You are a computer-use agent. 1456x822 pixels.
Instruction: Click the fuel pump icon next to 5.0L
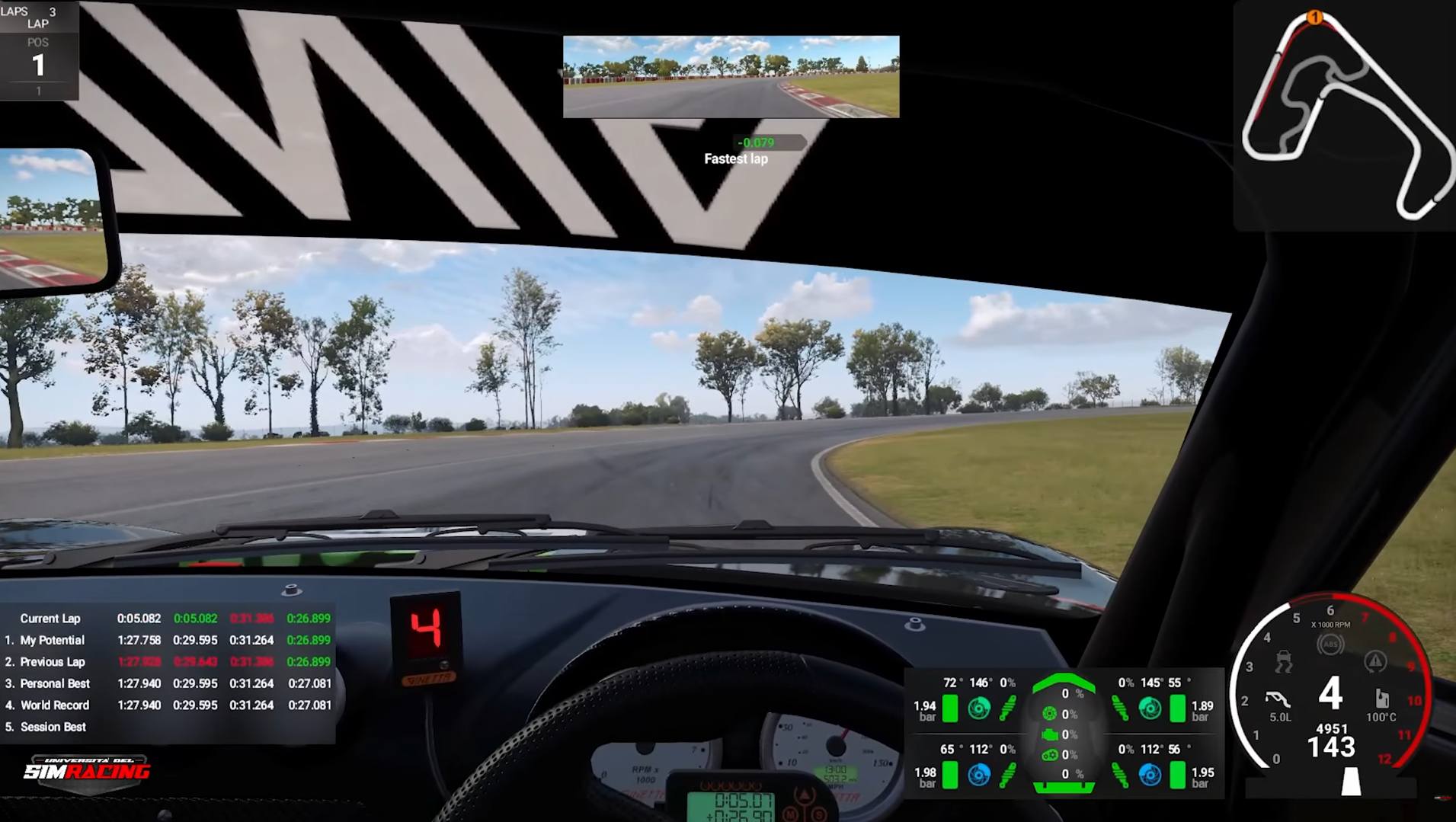(x=1277, y=699)
